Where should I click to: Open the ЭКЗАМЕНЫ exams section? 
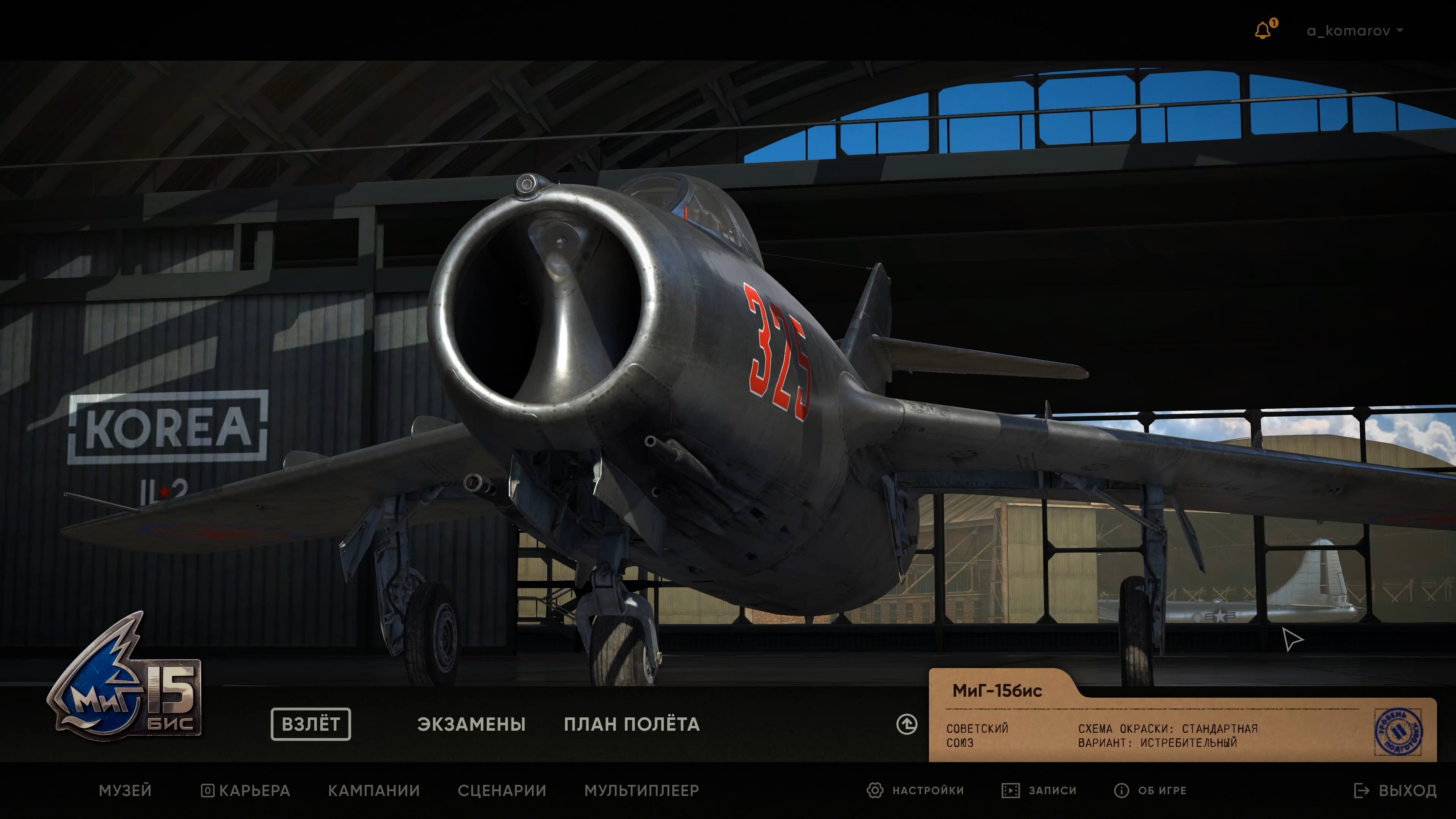(471, 724)
